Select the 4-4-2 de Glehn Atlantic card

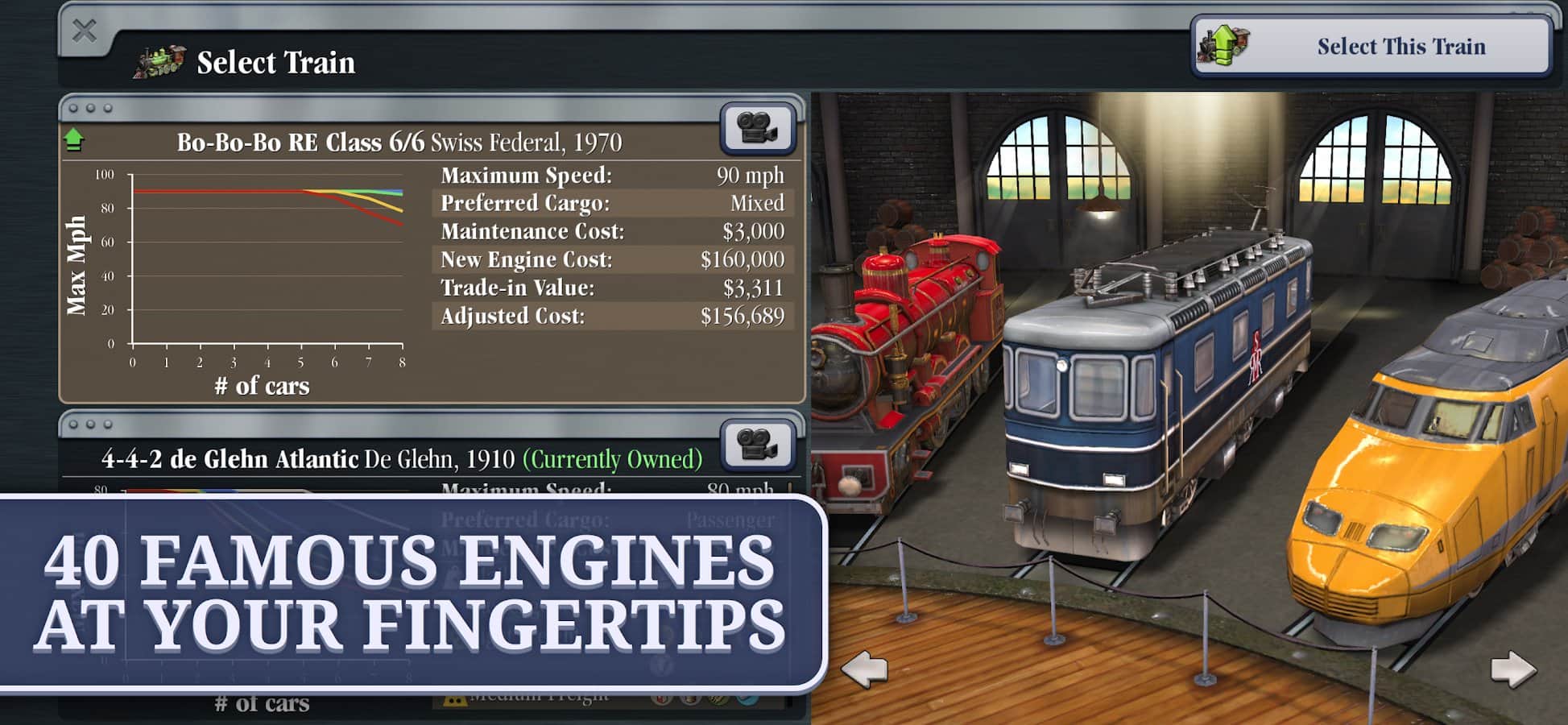coord(401,459)
